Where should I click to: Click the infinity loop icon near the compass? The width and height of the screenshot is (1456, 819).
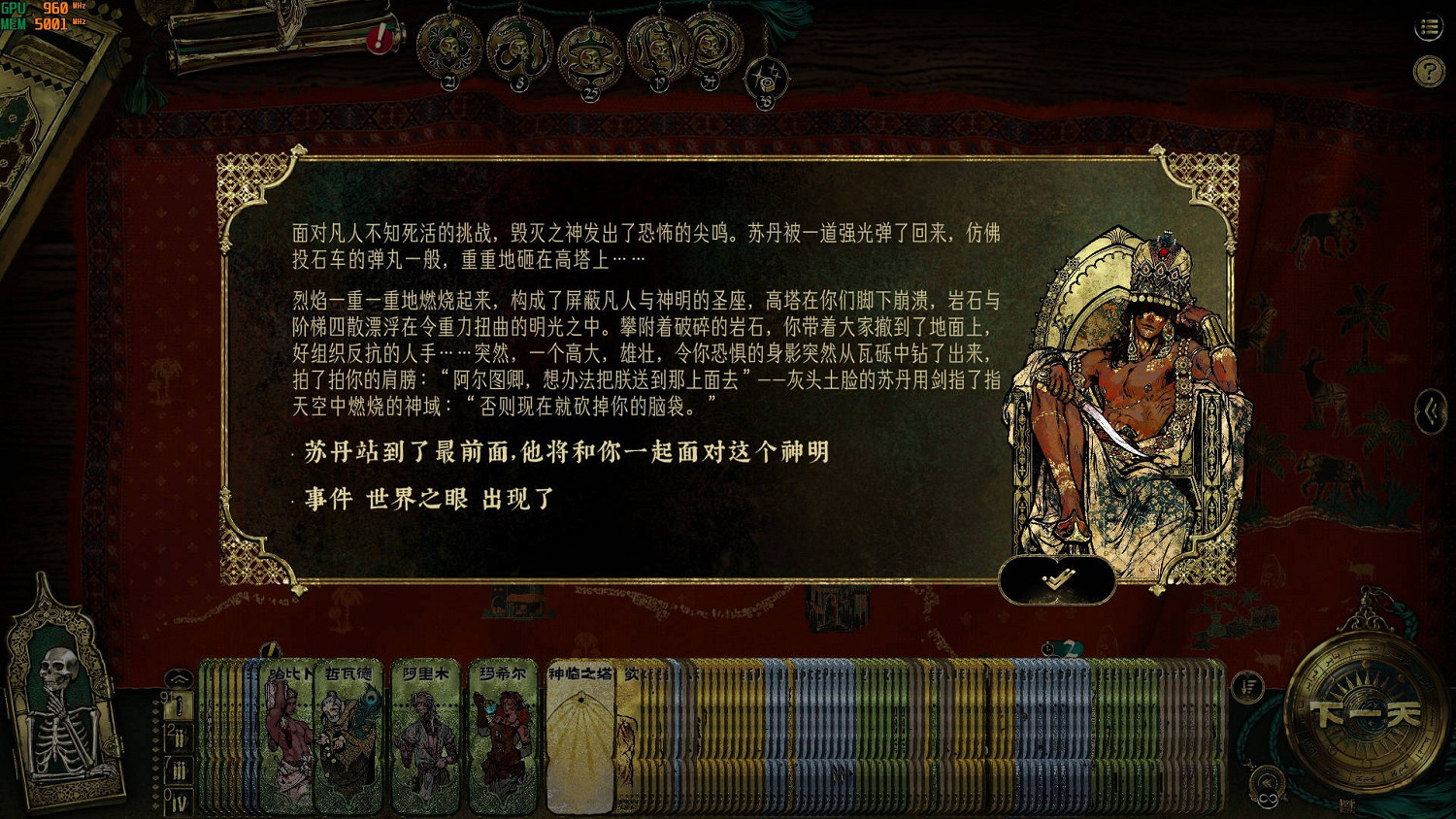pyautogui.click(x=1268, y=797)
